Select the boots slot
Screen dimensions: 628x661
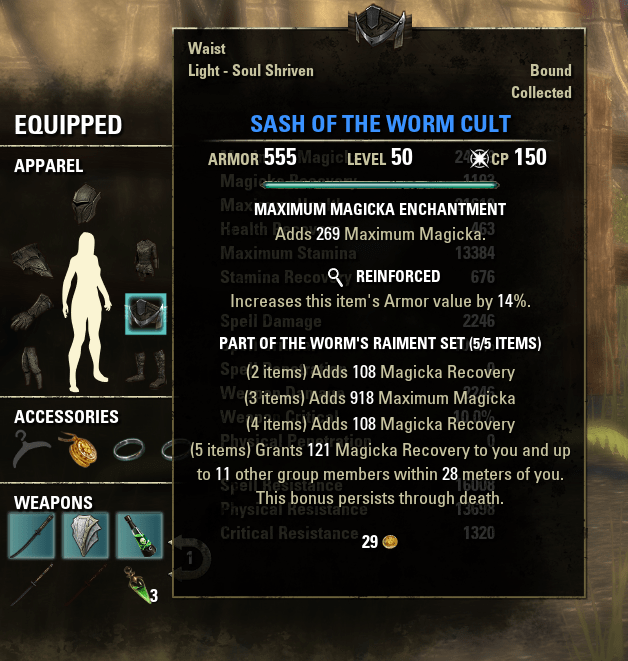[x=146, y=367]
